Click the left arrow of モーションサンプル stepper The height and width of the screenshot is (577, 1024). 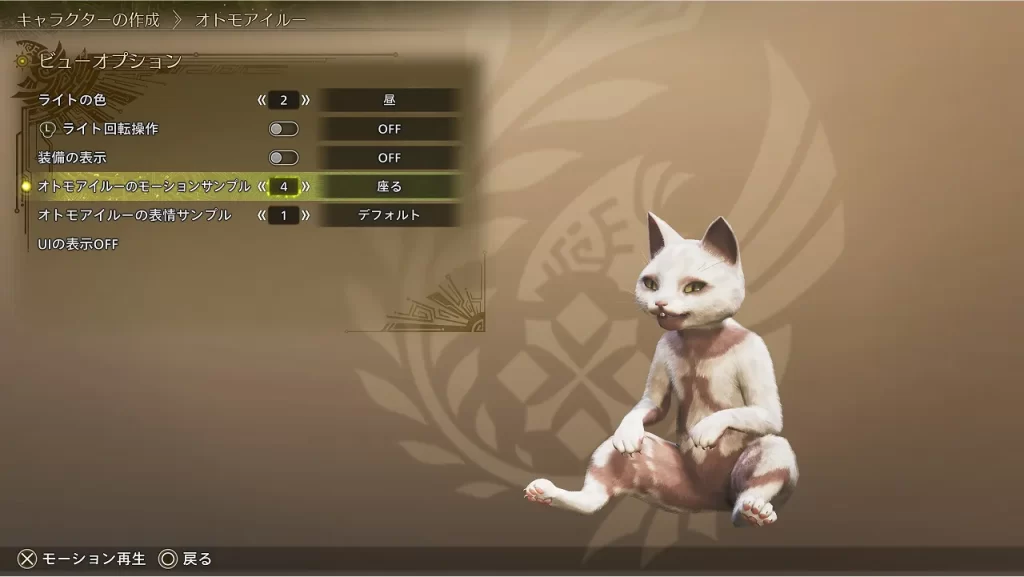pyautogui.click(x=262, y=186)
